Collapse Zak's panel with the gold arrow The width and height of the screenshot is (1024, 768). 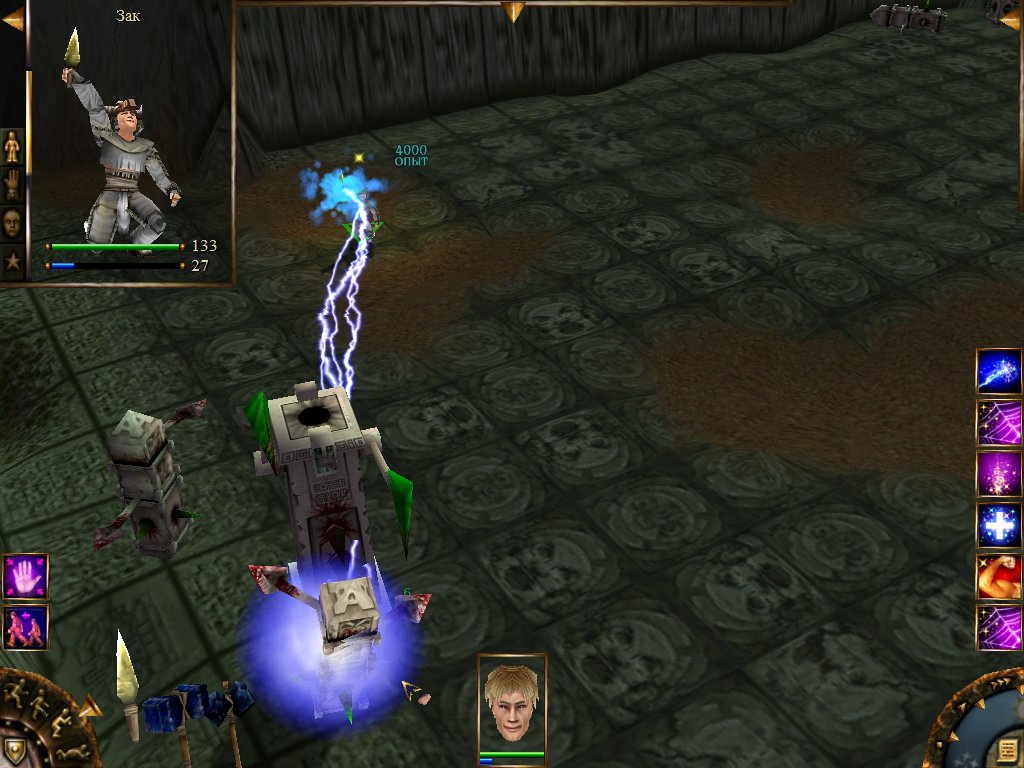click(x=12, y=20)
